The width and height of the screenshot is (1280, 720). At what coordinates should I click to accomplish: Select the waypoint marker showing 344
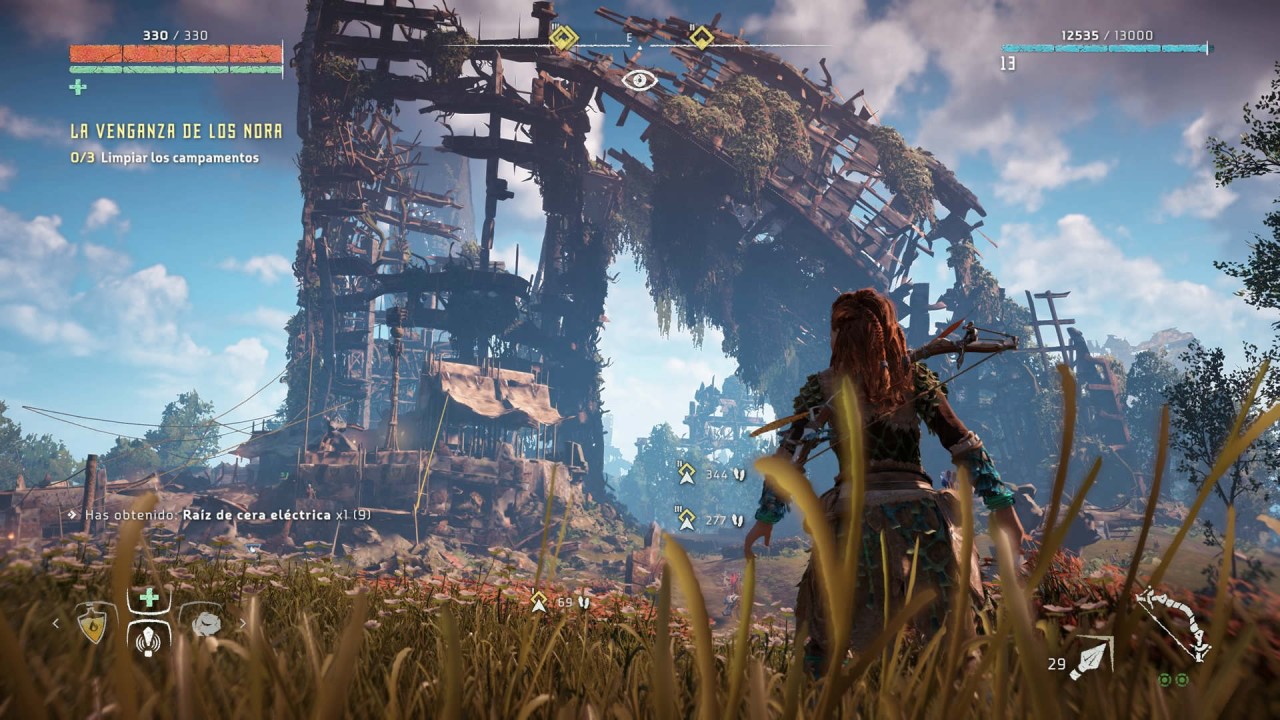(687, 474)
